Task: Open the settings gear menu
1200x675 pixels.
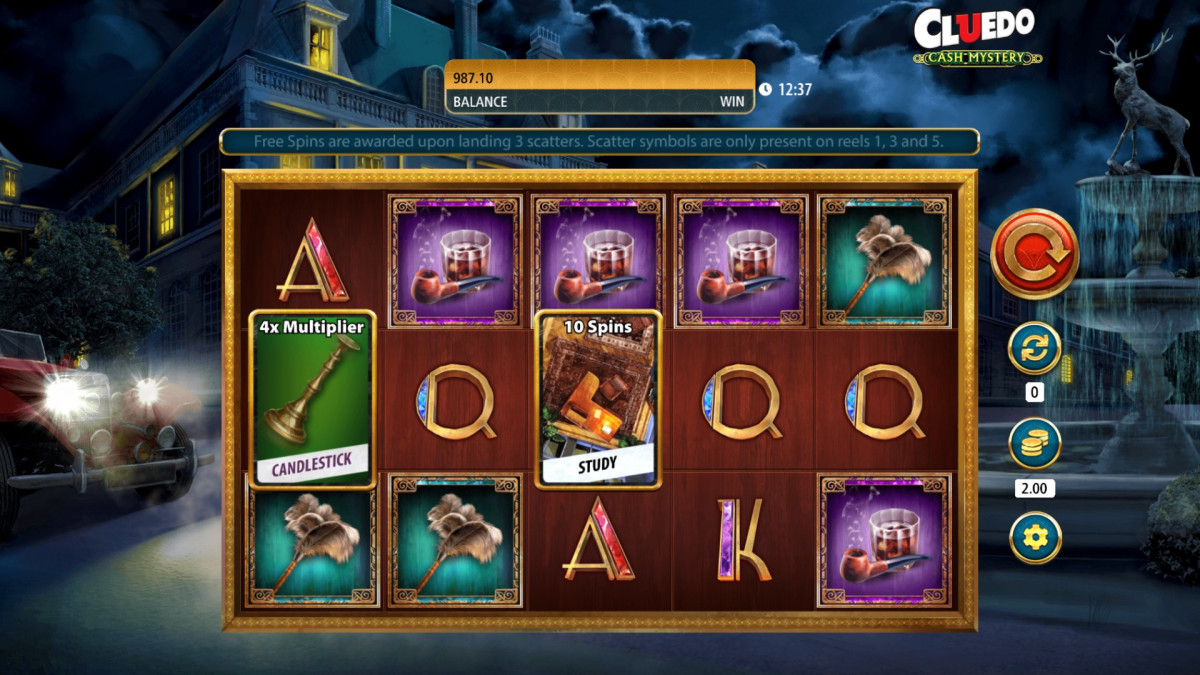Action: coord(1034,537)
